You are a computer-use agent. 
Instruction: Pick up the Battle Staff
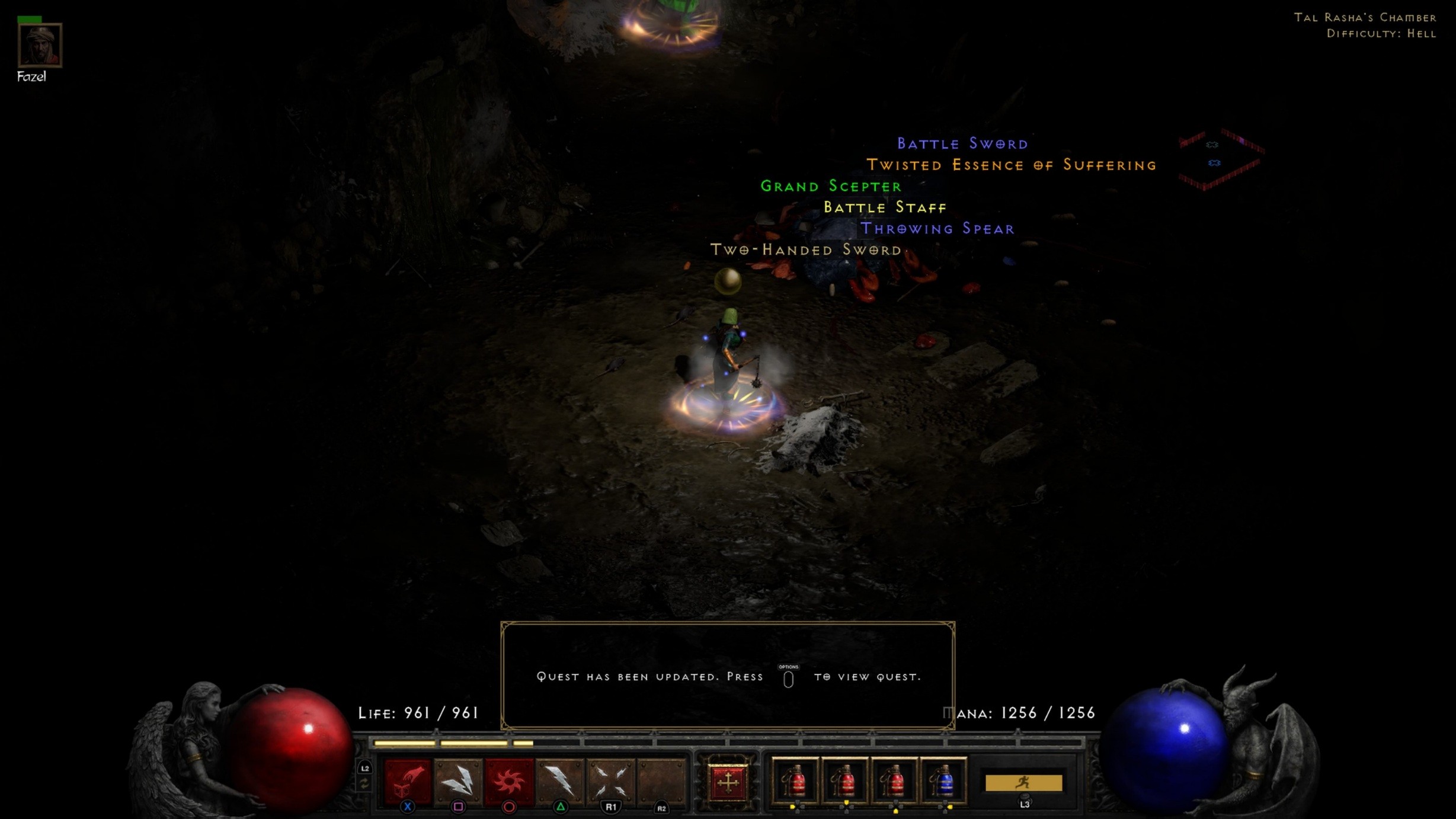pyautogui.click(x=884, y=207)
